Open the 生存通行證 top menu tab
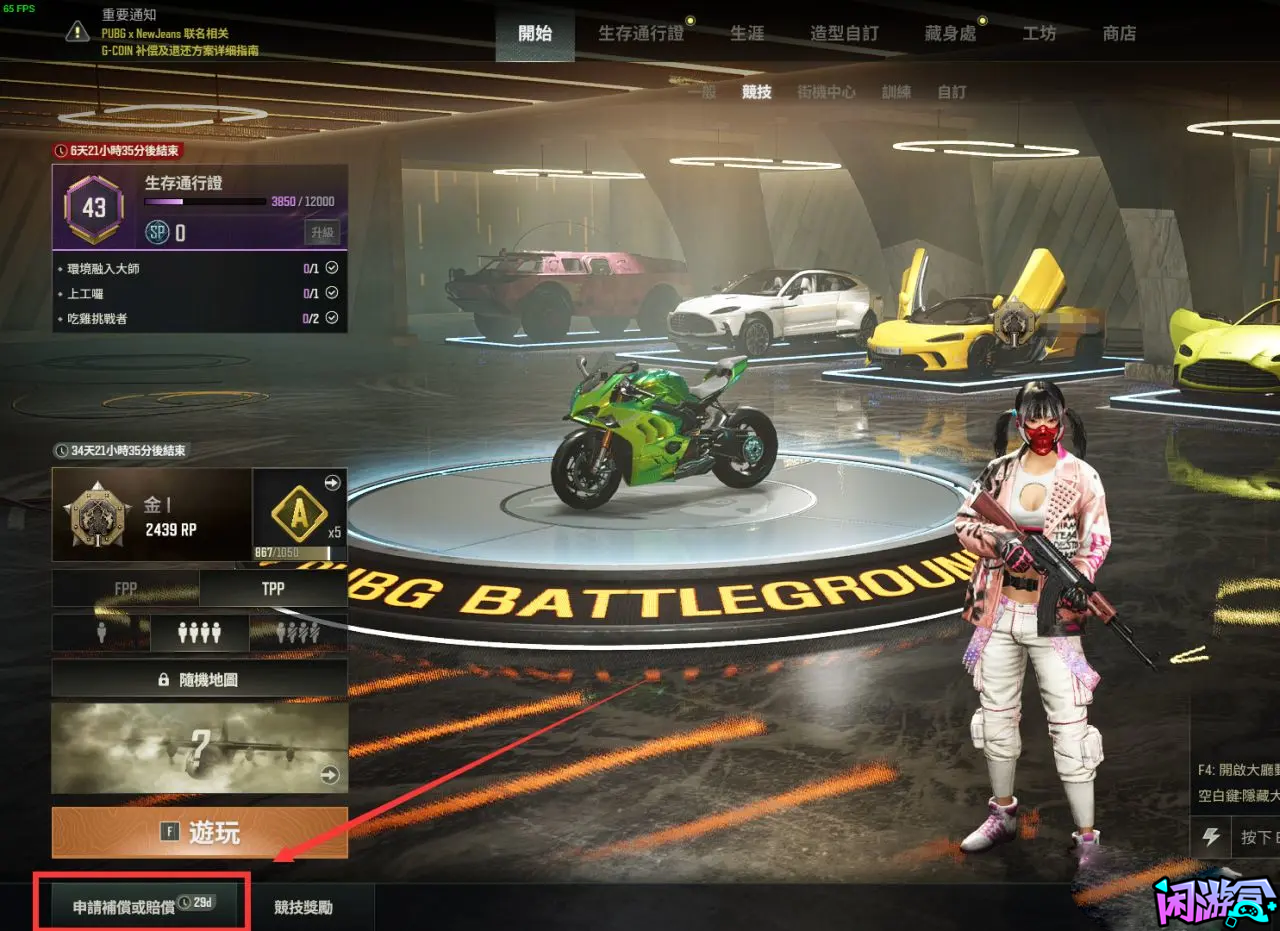Screen dimensions: 1280x931 point(641,33)
